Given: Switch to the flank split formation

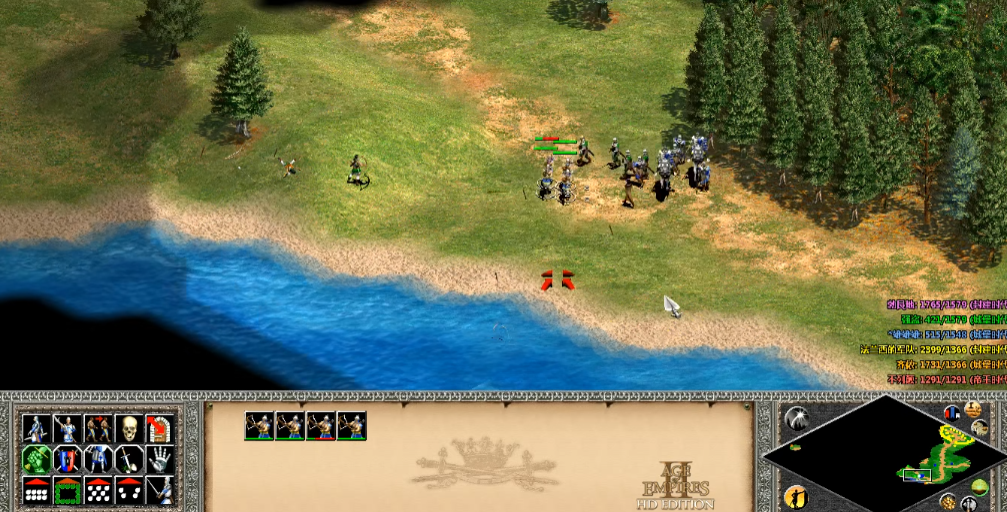Looking at the screenshot, I should [128, 490].
